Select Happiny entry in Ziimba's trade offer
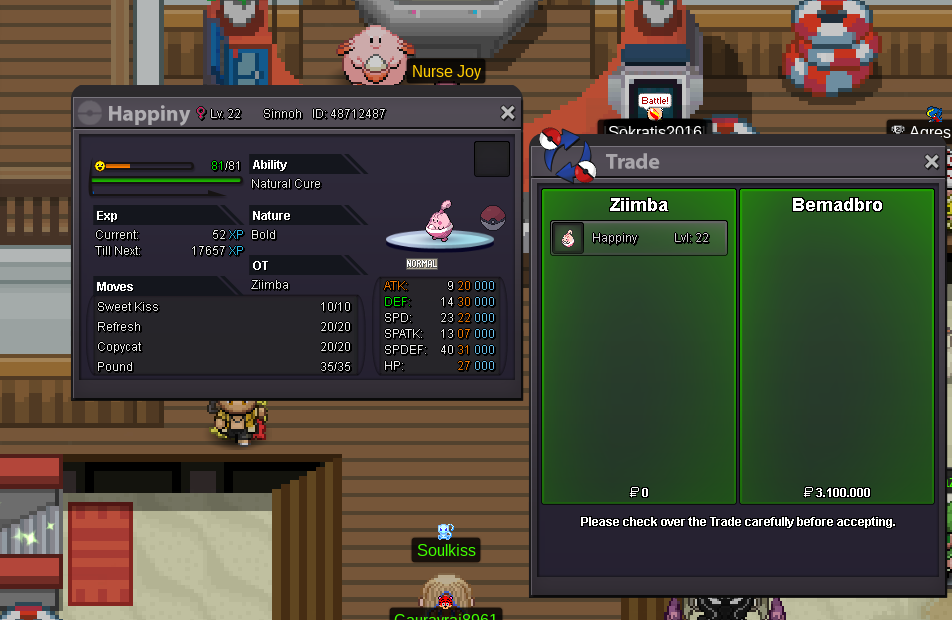 point(638,238)
